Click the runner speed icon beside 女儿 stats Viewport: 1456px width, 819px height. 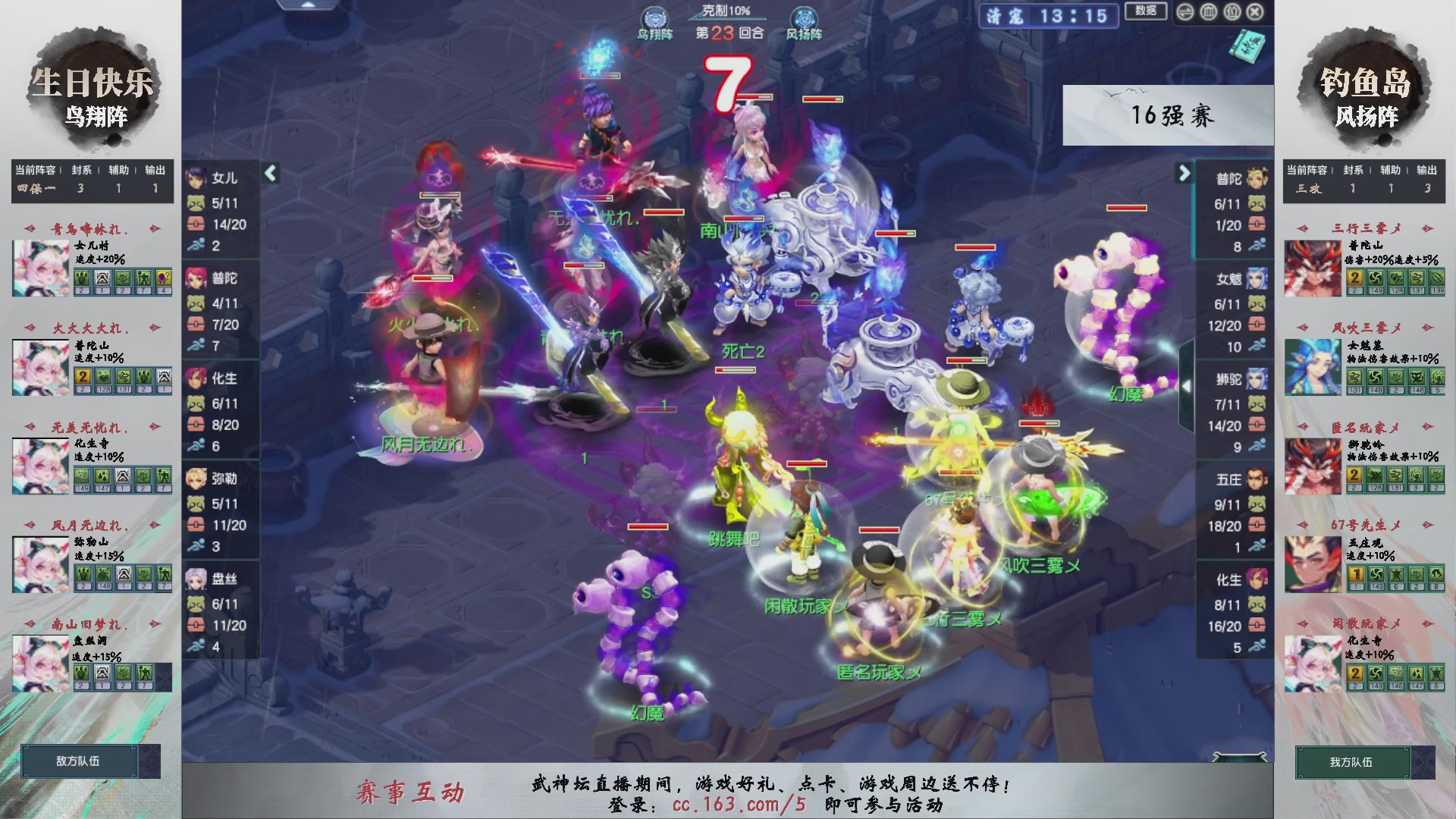[x=196, y=246]
